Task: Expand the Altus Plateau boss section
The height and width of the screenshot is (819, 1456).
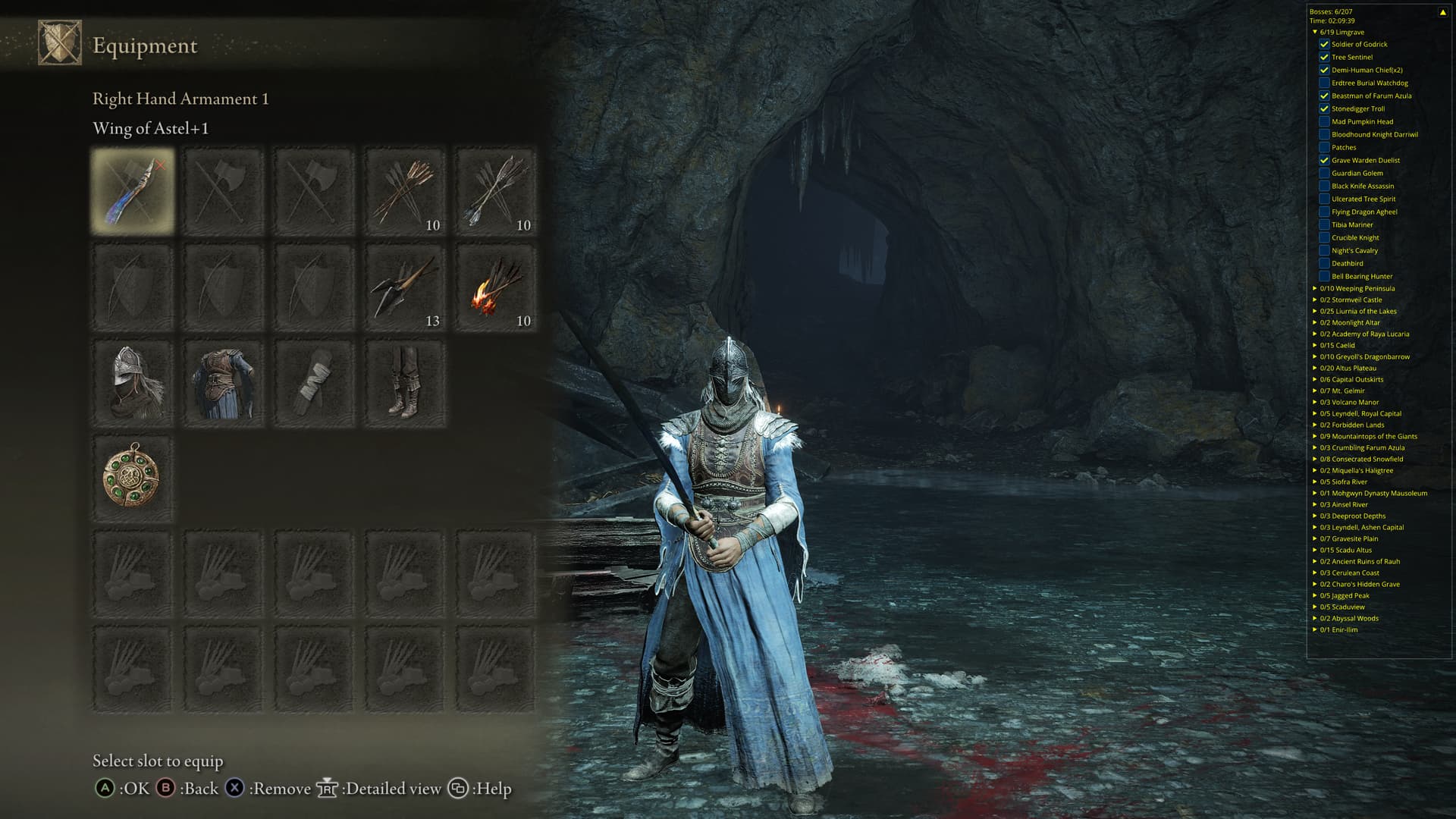Action: coord(1315,368)
